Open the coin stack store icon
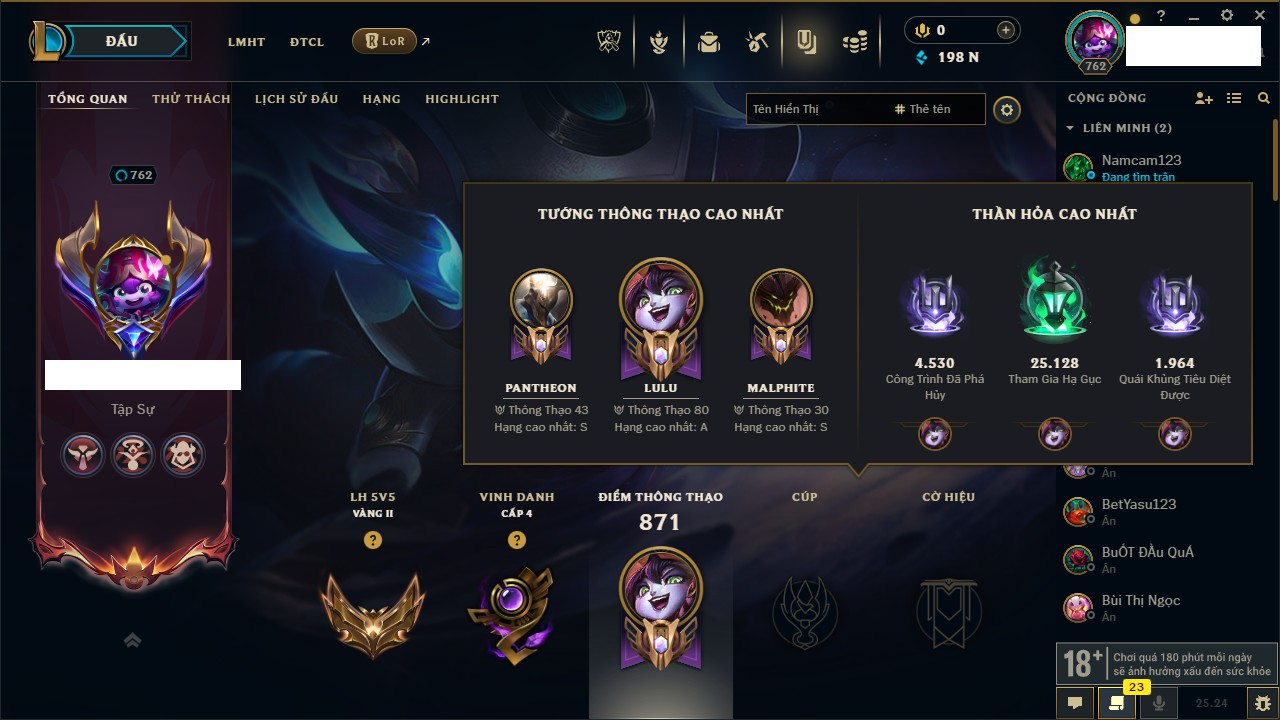1280x720 pixels. [x=854, y=42]
